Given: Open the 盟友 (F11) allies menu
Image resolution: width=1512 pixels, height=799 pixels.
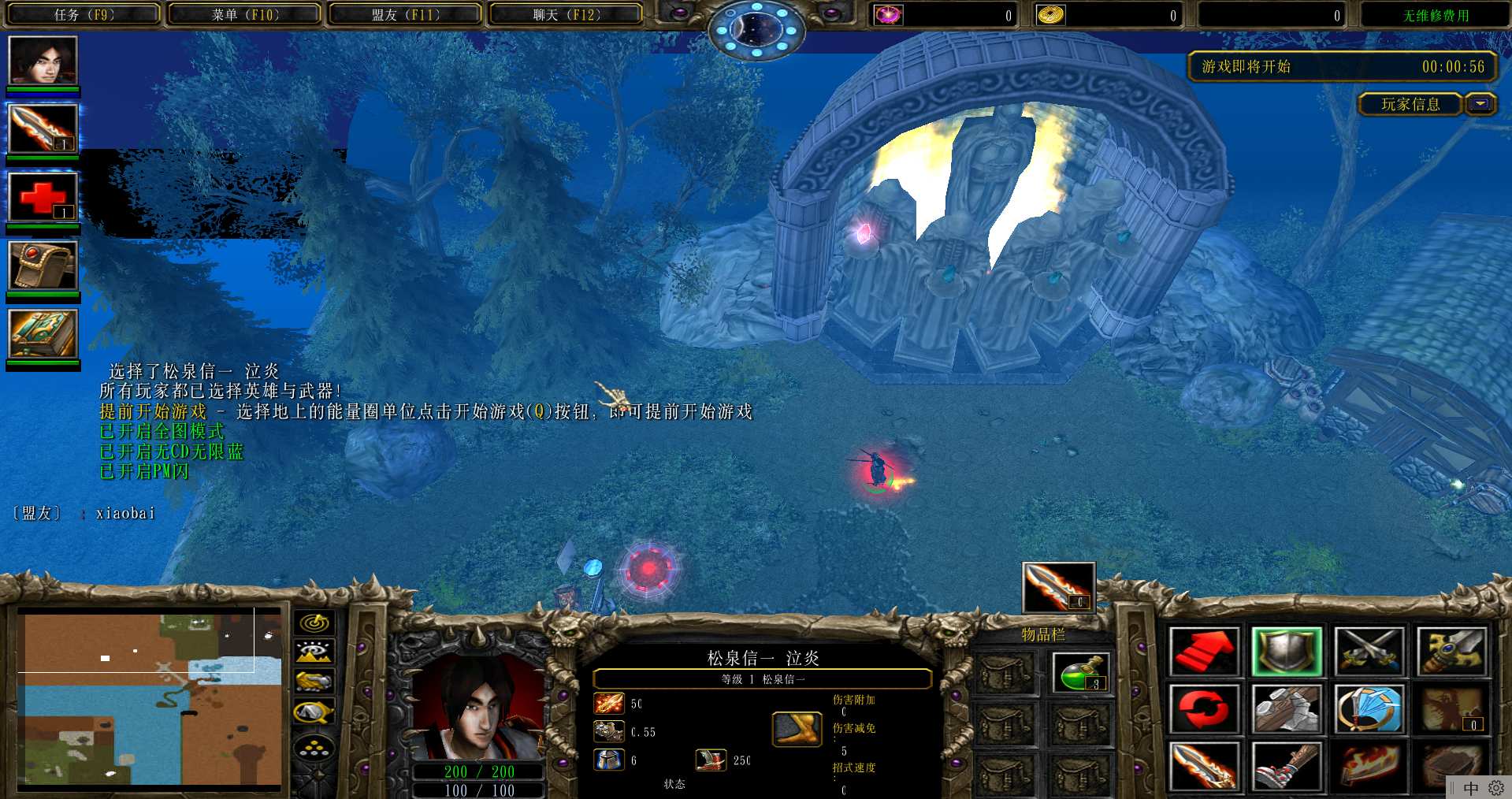Looking at the screenshot, I should 406,15.
